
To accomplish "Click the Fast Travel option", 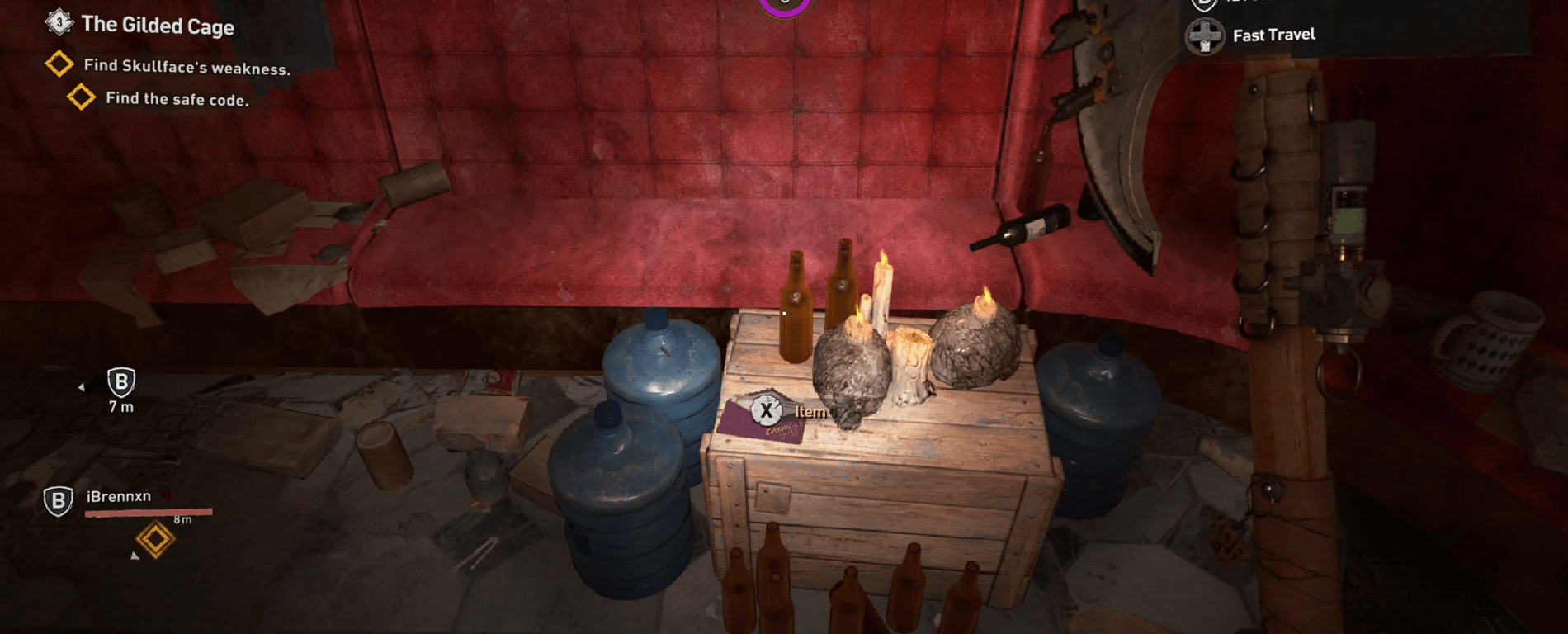I will coord(1273,35).
